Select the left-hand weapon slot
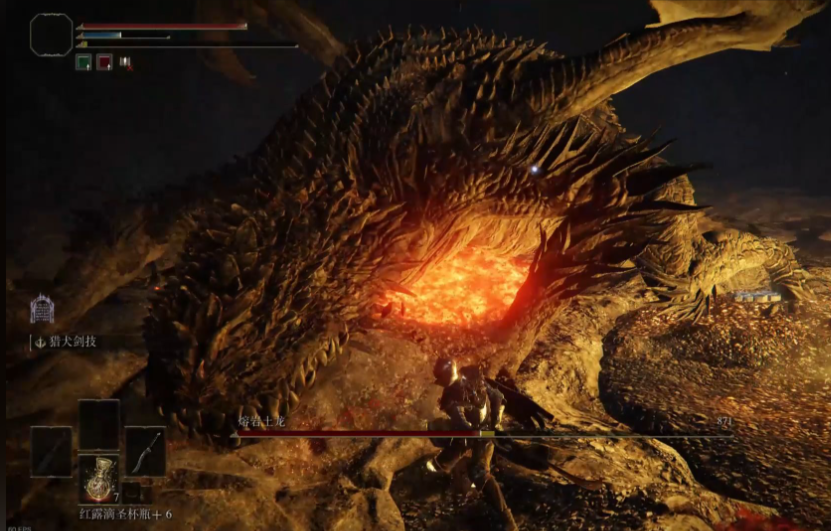The image size is (831, 531). coord(51,451)
